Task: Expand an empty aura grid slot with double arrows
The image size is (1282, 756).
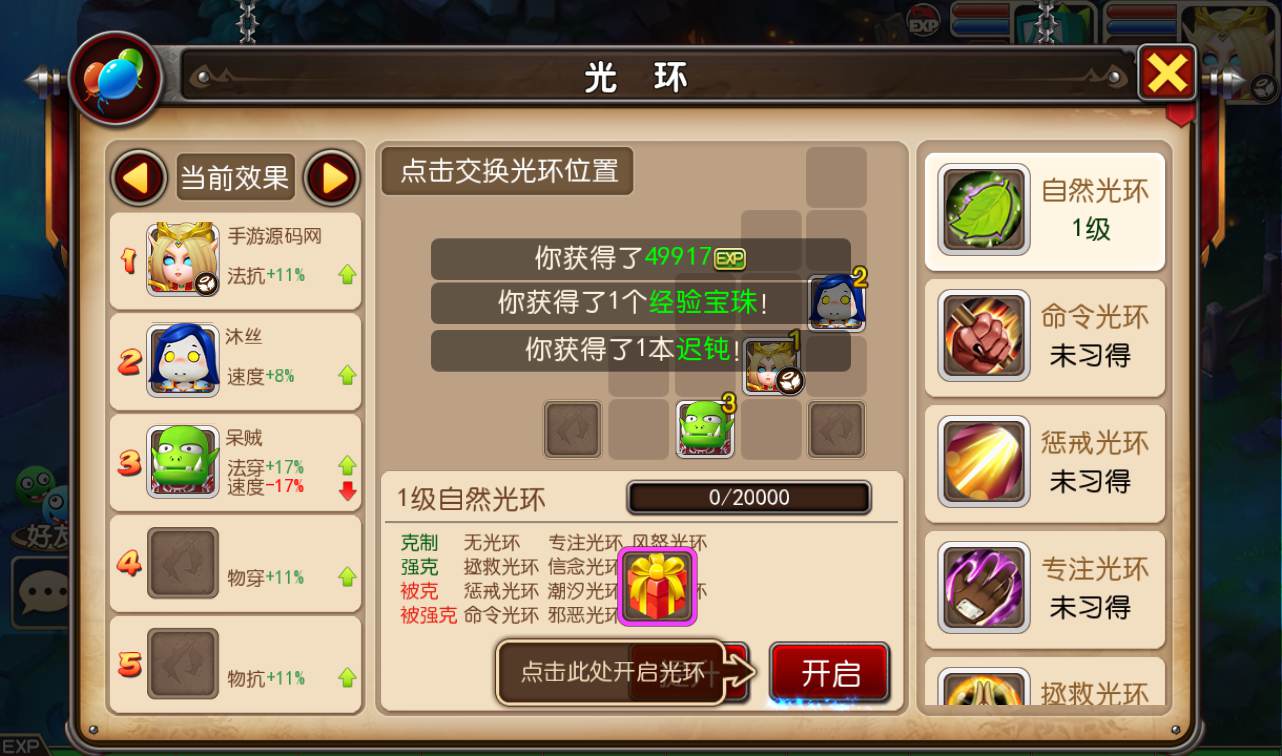Action: coord(572,430)
